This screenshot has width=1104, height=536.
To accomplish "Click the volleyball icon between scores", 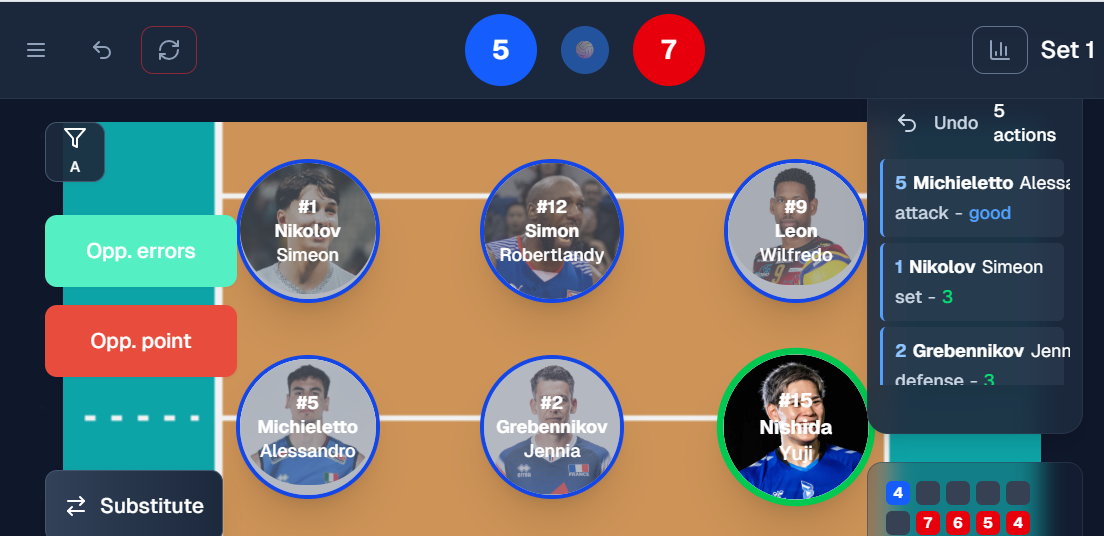I will pos(585,50).
